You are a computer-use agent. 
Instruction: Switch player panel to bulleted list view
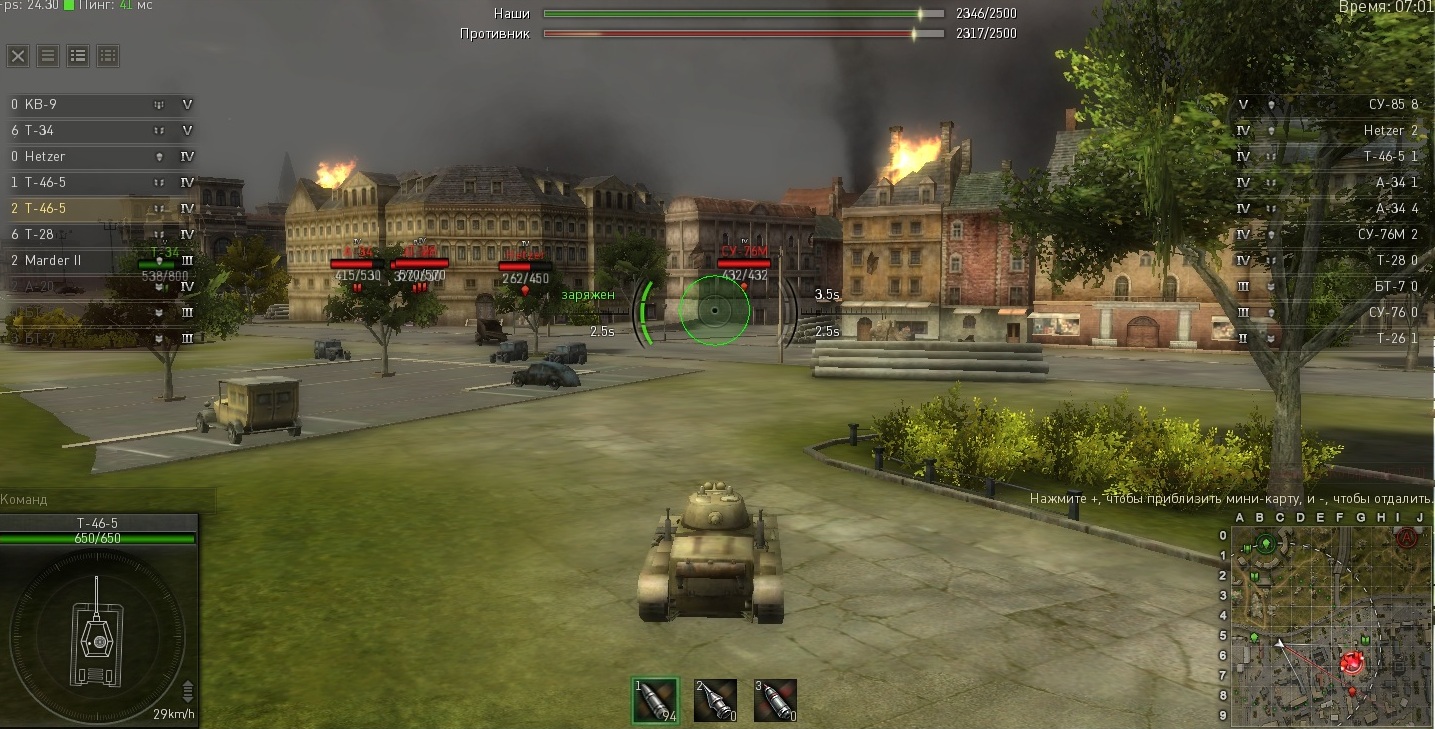point(78,56)
